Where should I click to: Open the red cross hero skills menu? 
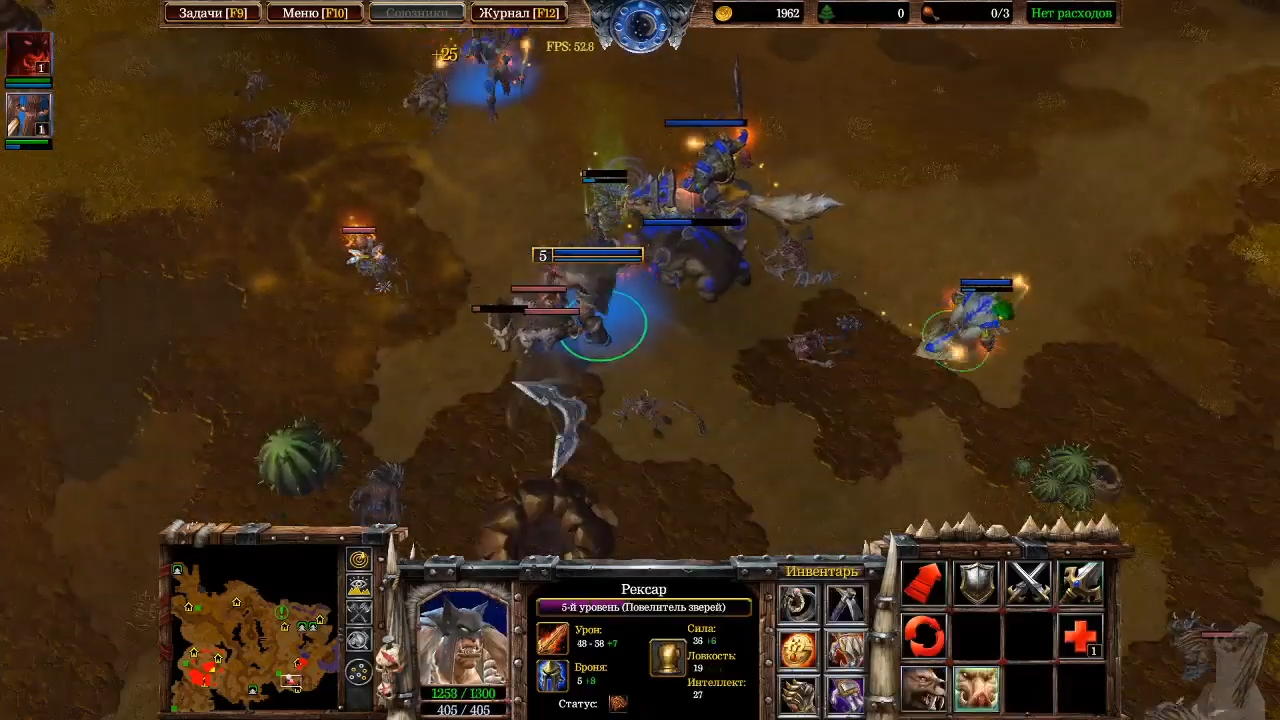point(1080,636)
